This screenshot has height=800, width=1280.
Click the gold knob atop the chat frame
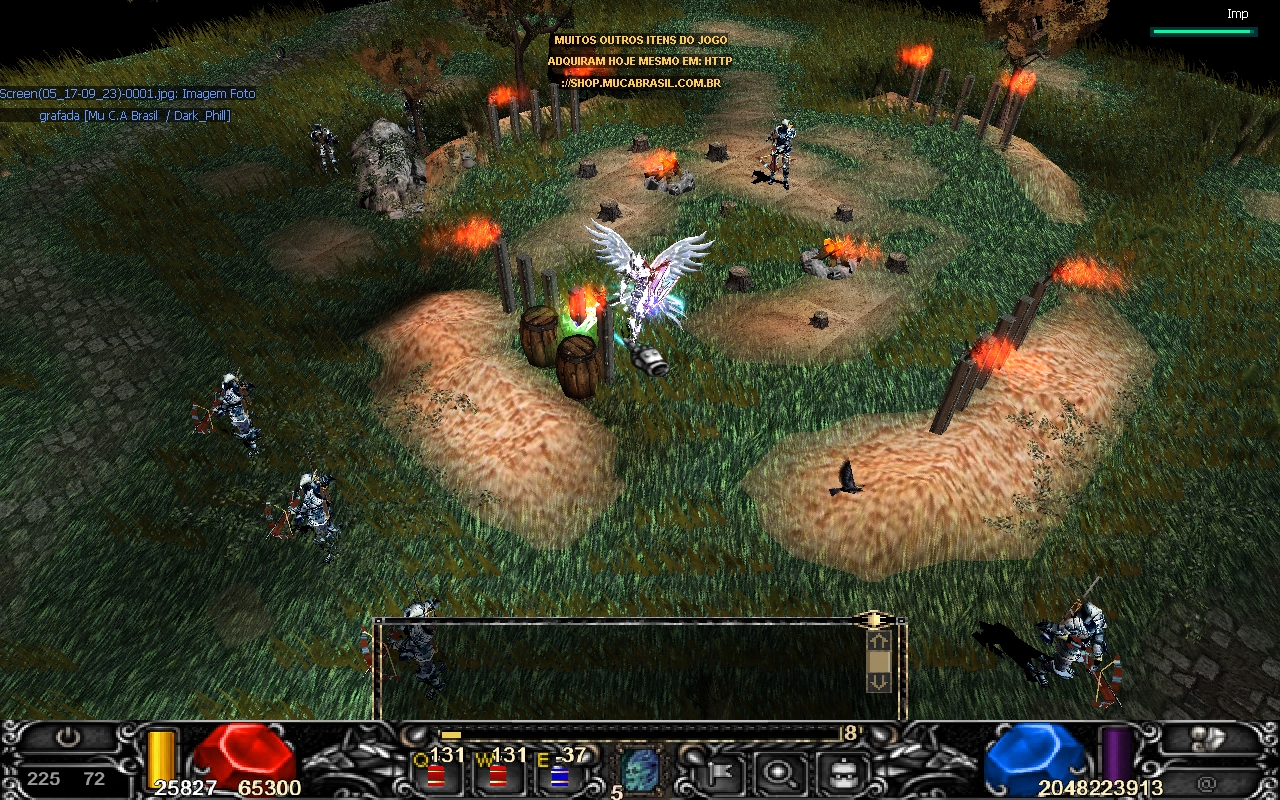873,620
